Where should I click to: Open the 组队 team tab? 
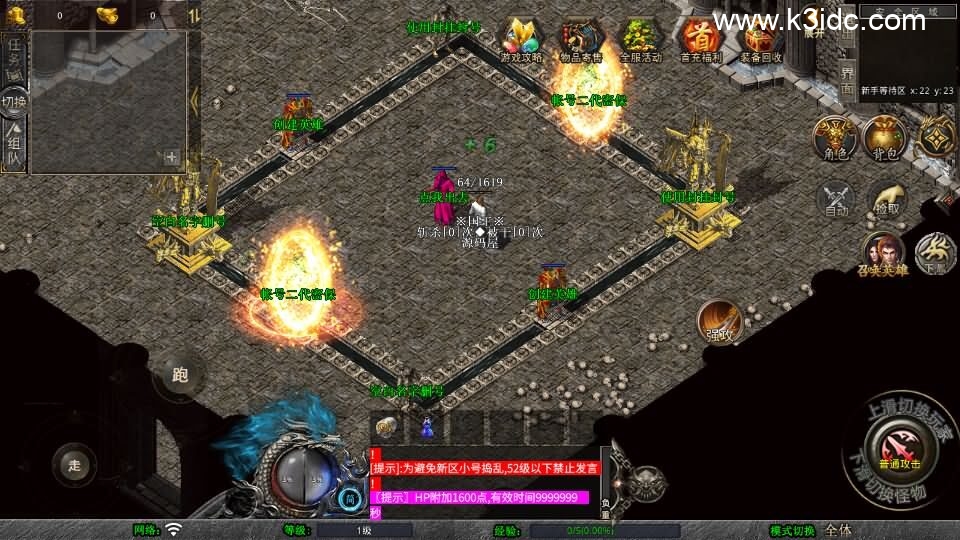coord(14,146)
